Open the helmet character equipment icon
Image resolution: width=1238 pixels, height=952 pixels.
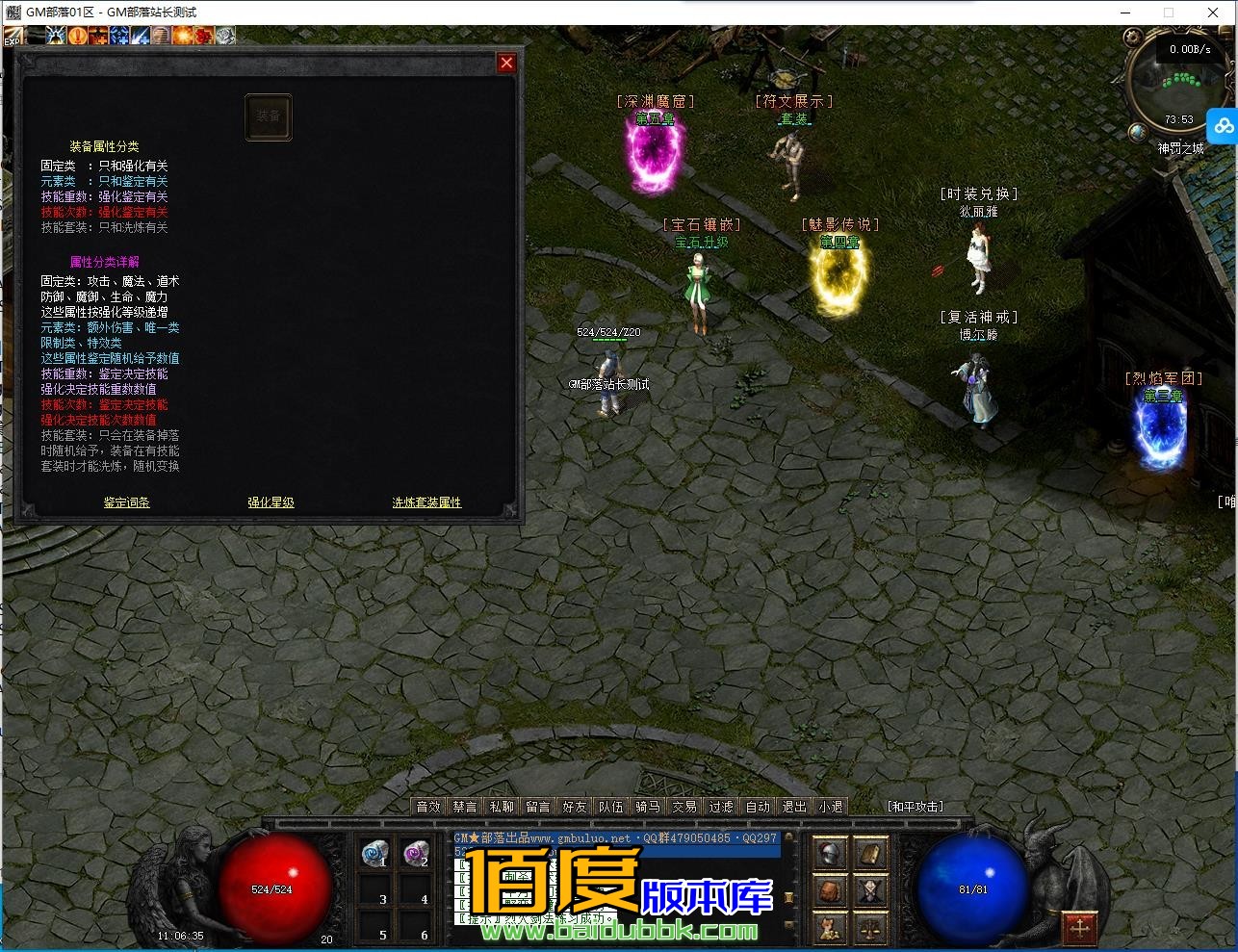pos(830,854)
